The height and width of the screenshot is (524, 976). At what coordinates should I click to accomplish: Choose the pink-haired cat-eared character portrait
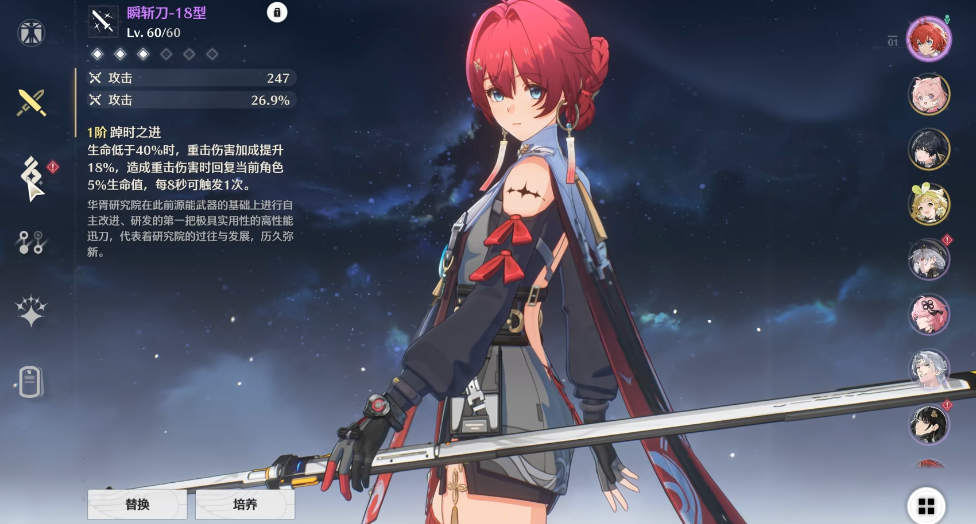928,94
